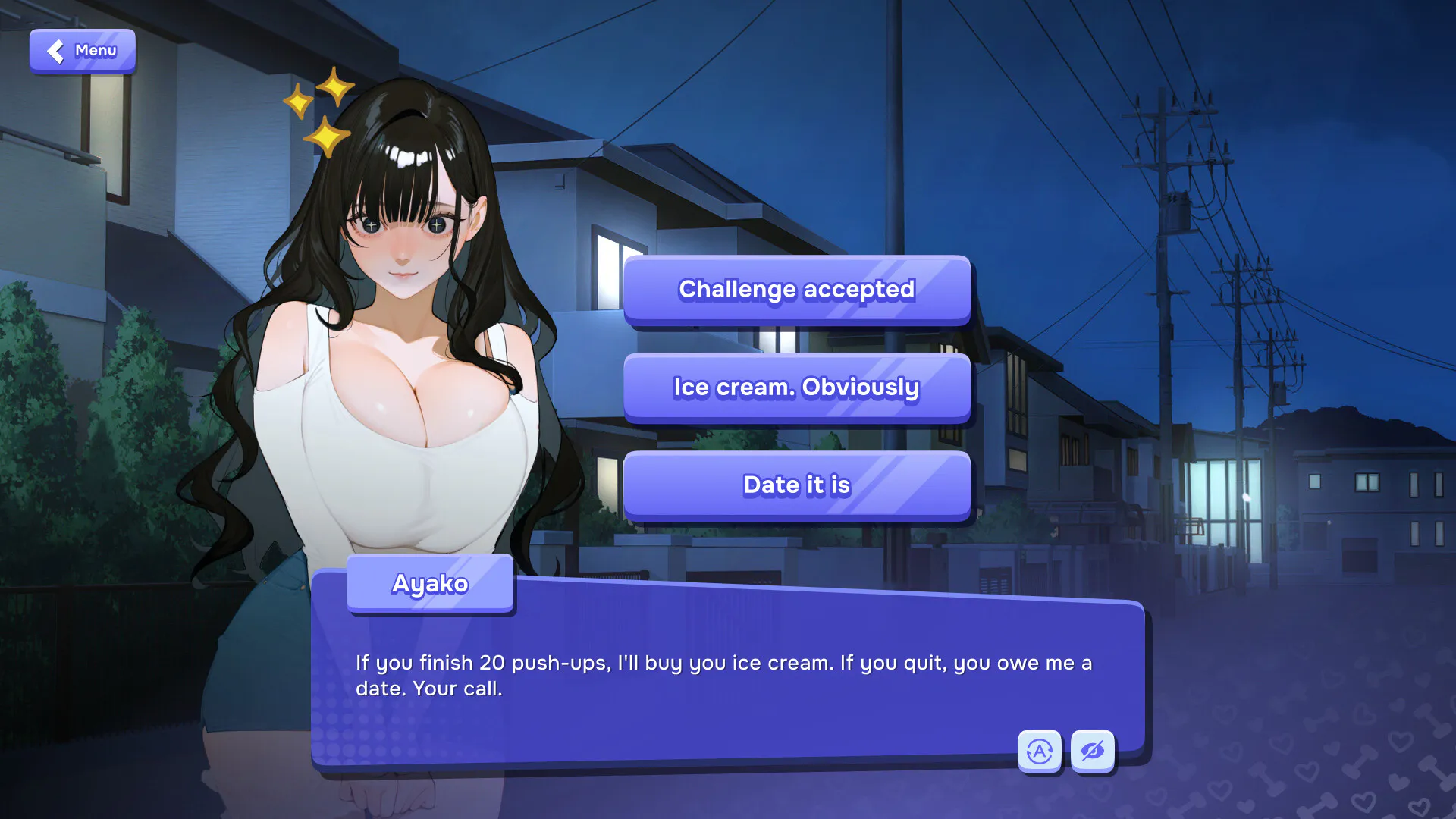Toggle auto-advance dialogue icon

point(1039,751)
